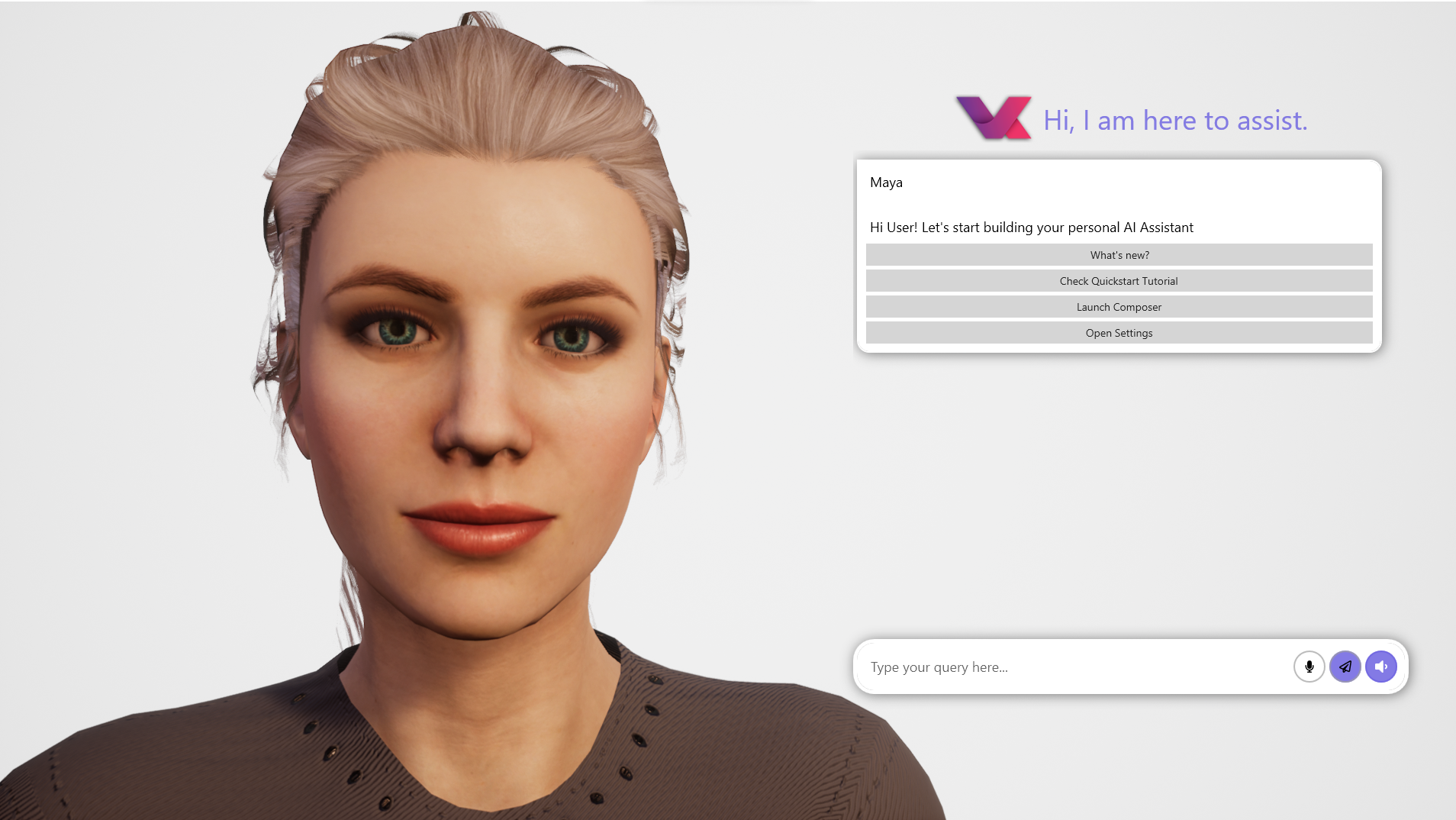Choose Check Quickstart Tutorial from the options
Image resolution: width=1456 pixels, height=820 pixels.
(x=1119, y=280)
